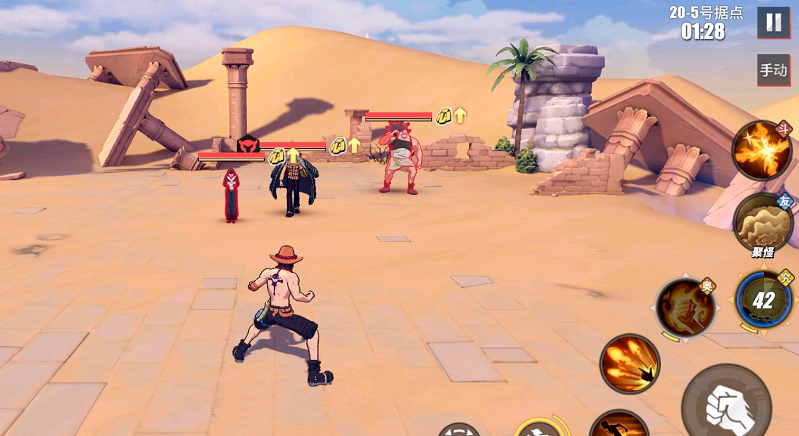This screenshot has width=799, height=436.
Task: Toggle the 手动 manual control button
Action: point(773,70)
